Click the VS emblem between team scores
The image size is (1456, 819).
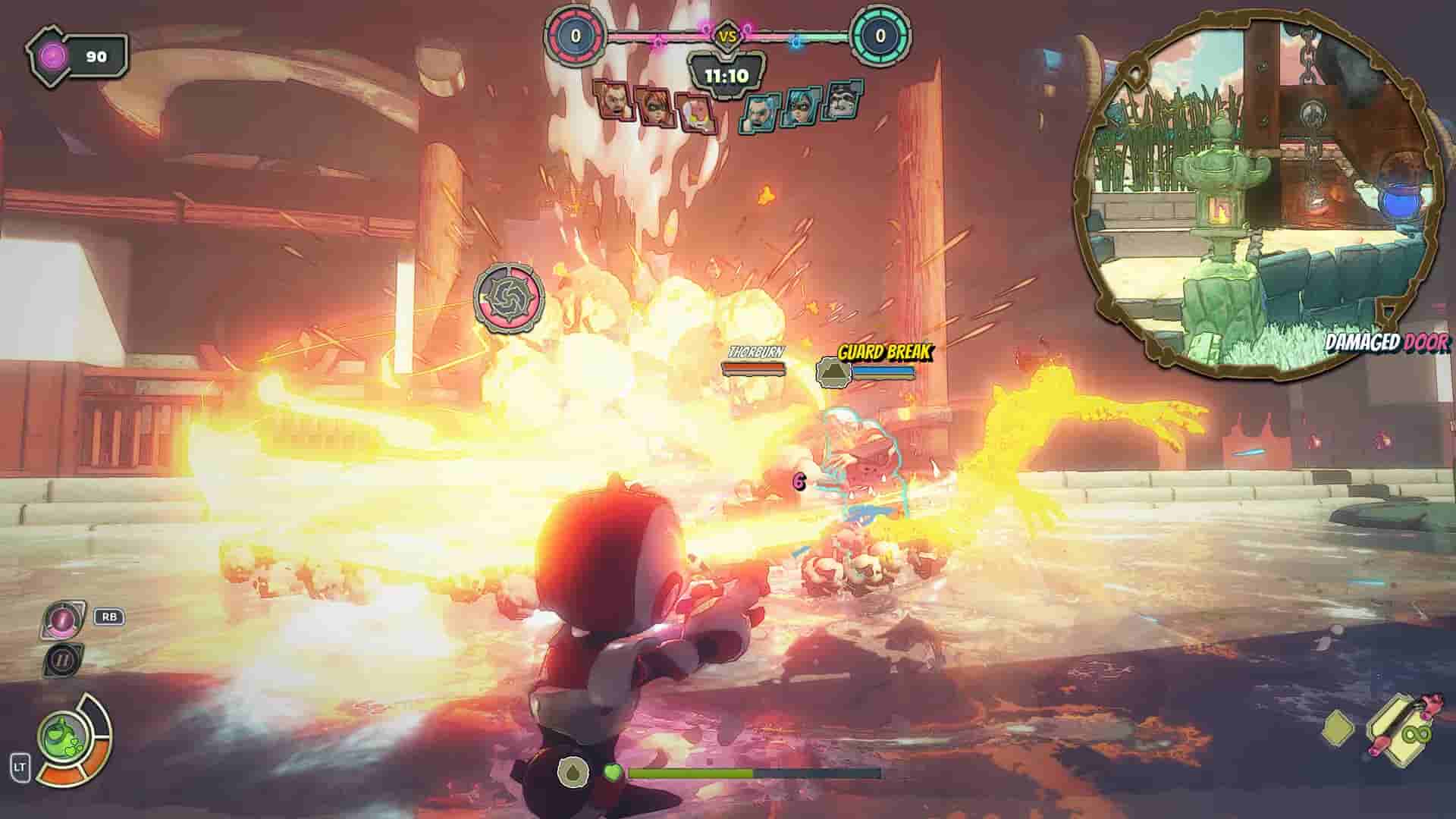[x=728, y=34]
